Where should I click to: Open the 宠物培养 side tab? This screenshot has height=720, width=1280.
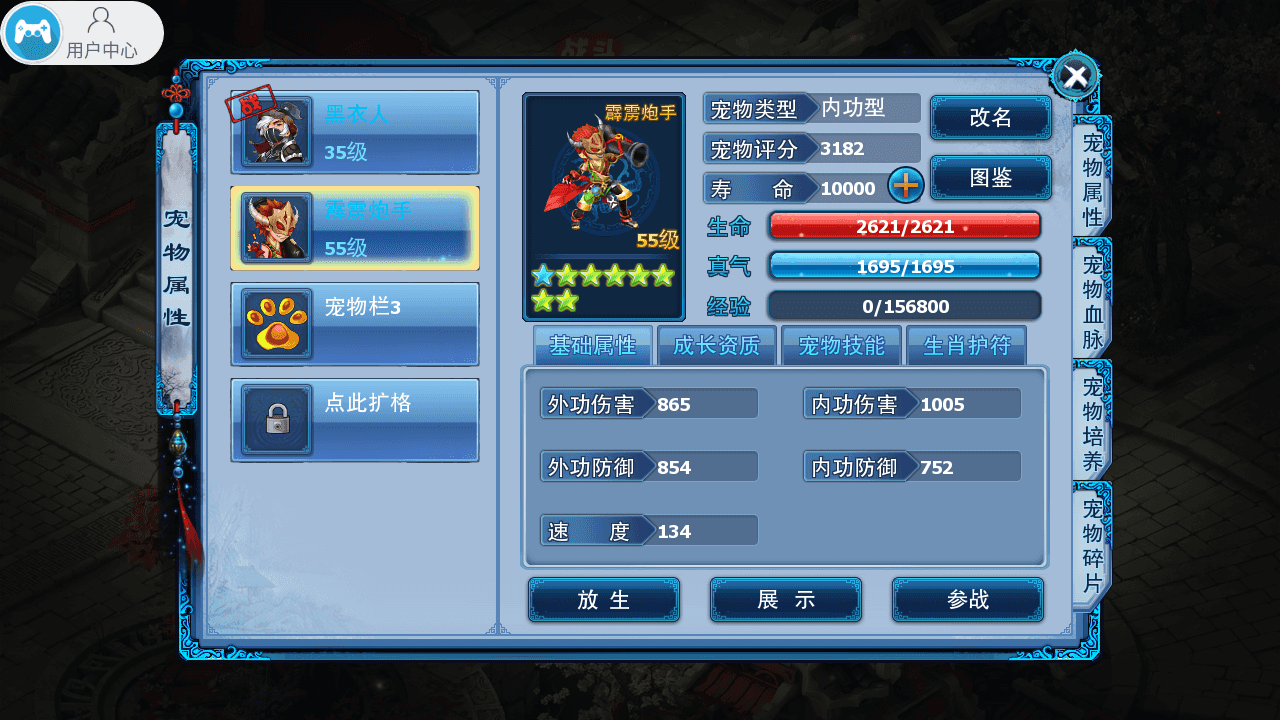[x=1092, y=424]
